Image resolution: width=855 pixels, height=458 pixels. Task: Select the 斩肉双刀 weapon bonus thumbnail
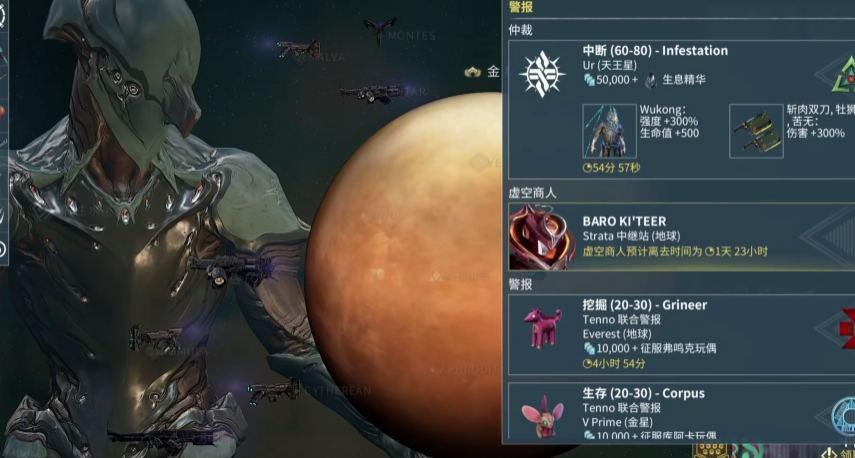click(755, 131)
